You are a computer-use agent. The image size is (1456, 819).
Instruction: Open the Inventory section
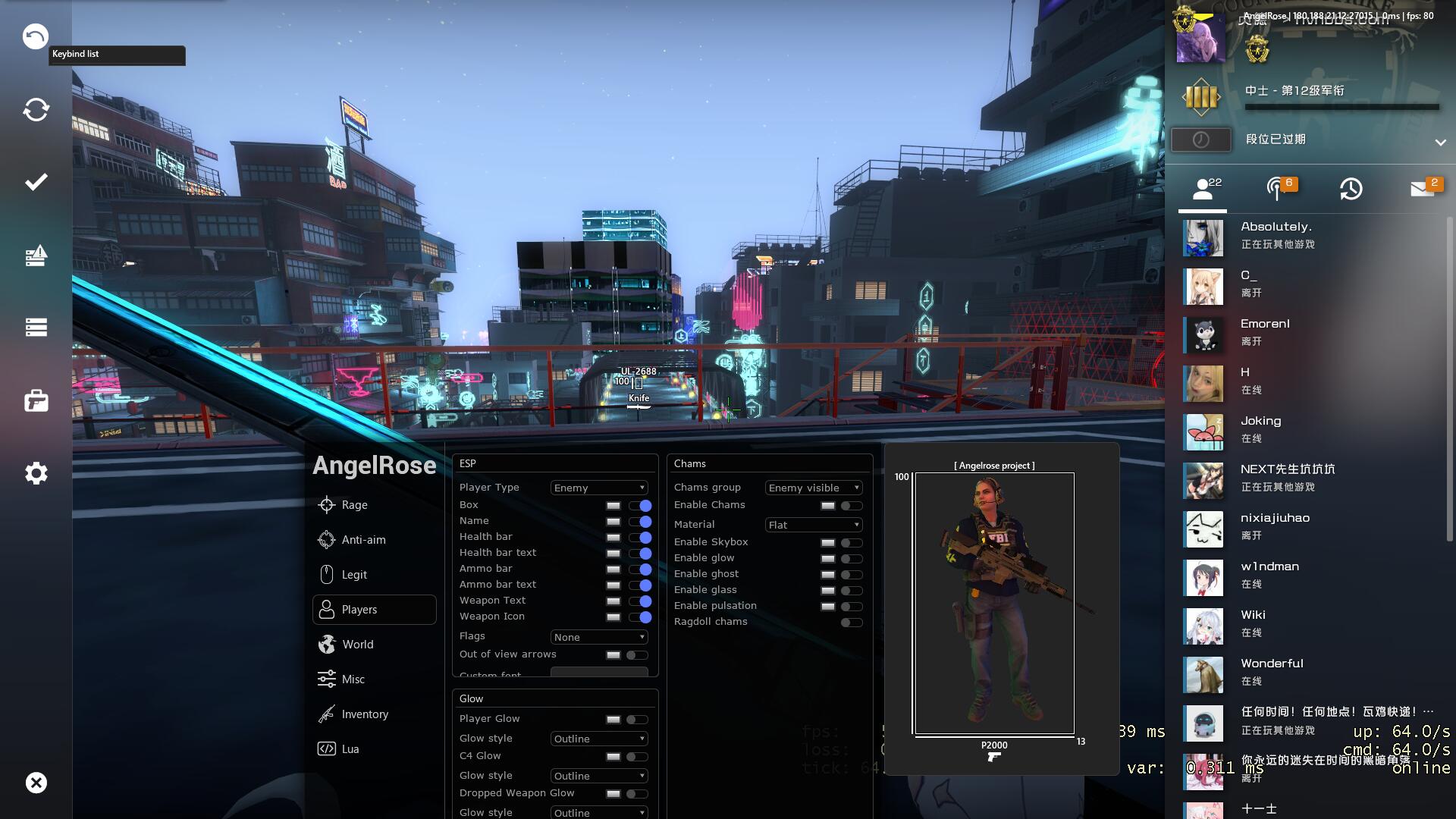click(364, 714)
